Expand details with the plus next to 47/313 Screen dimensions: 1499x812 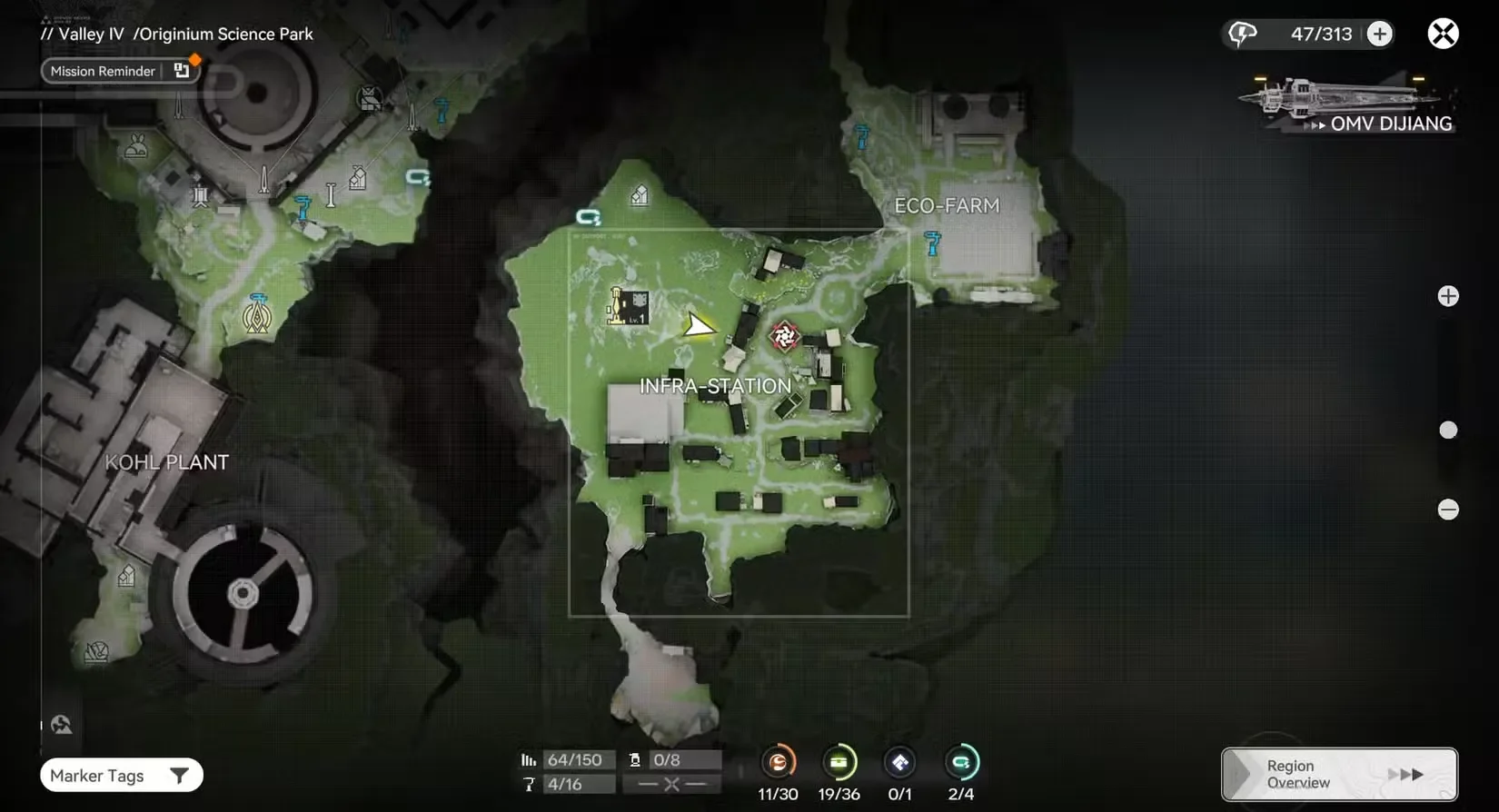(x=1380, y=34)
